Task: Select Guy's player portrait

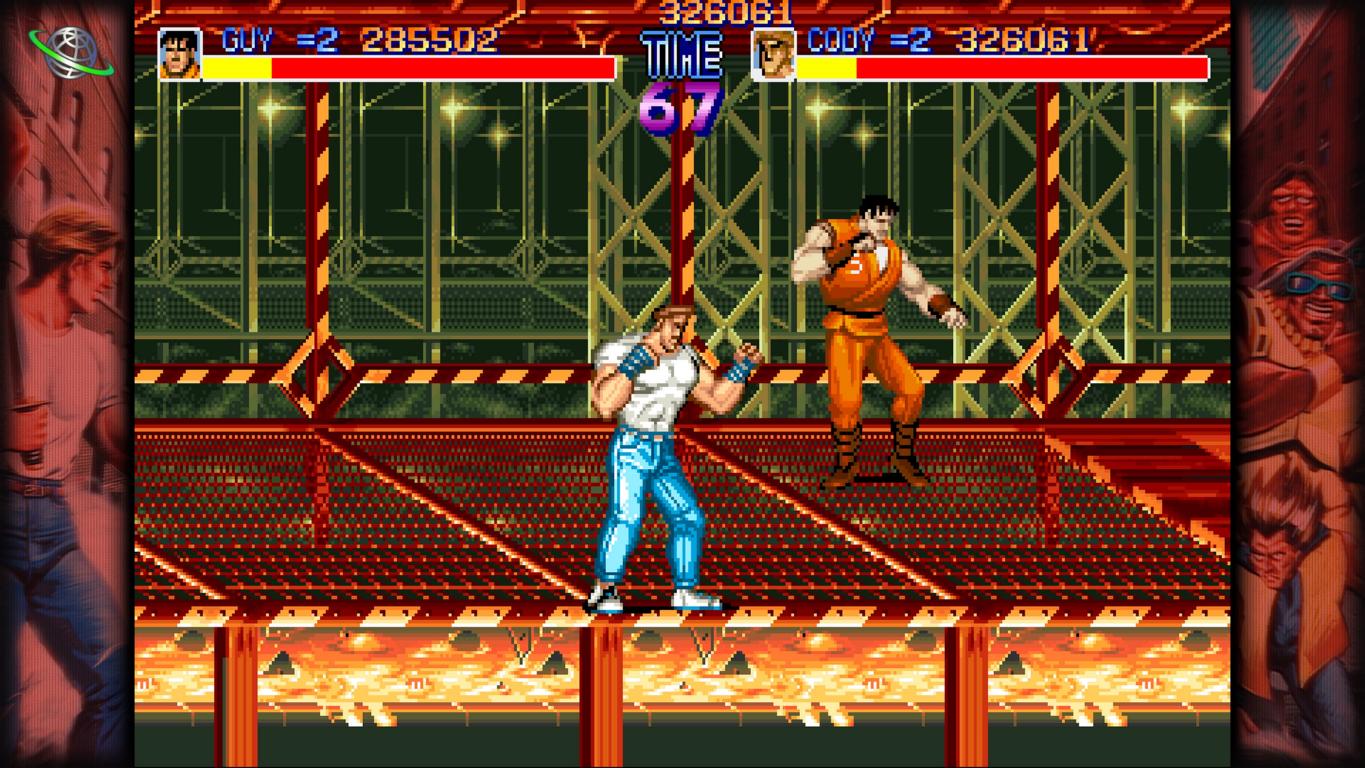Action: (180, 55)
